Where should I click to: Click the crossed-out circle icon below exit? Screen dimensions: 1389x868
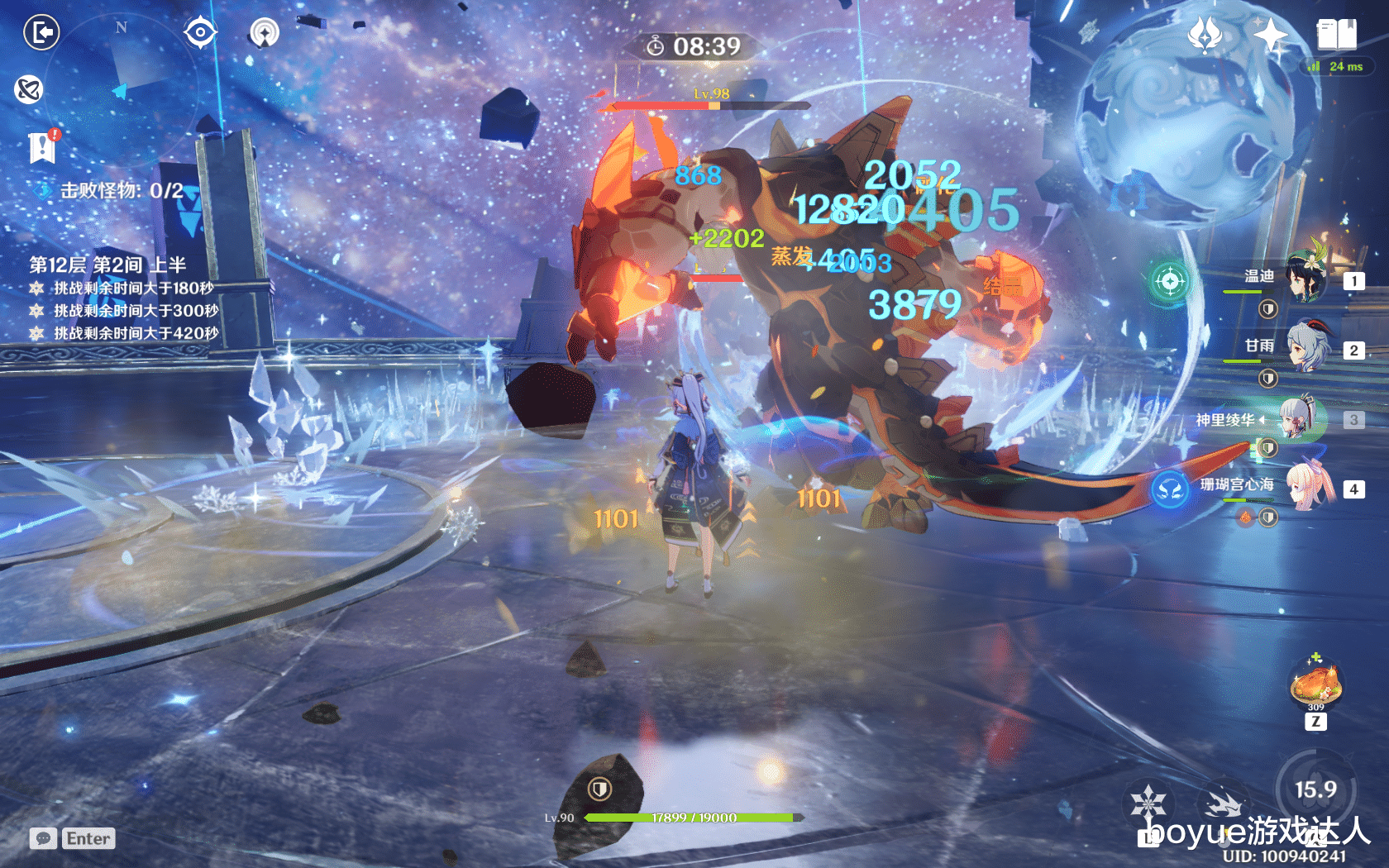[29, 88]
